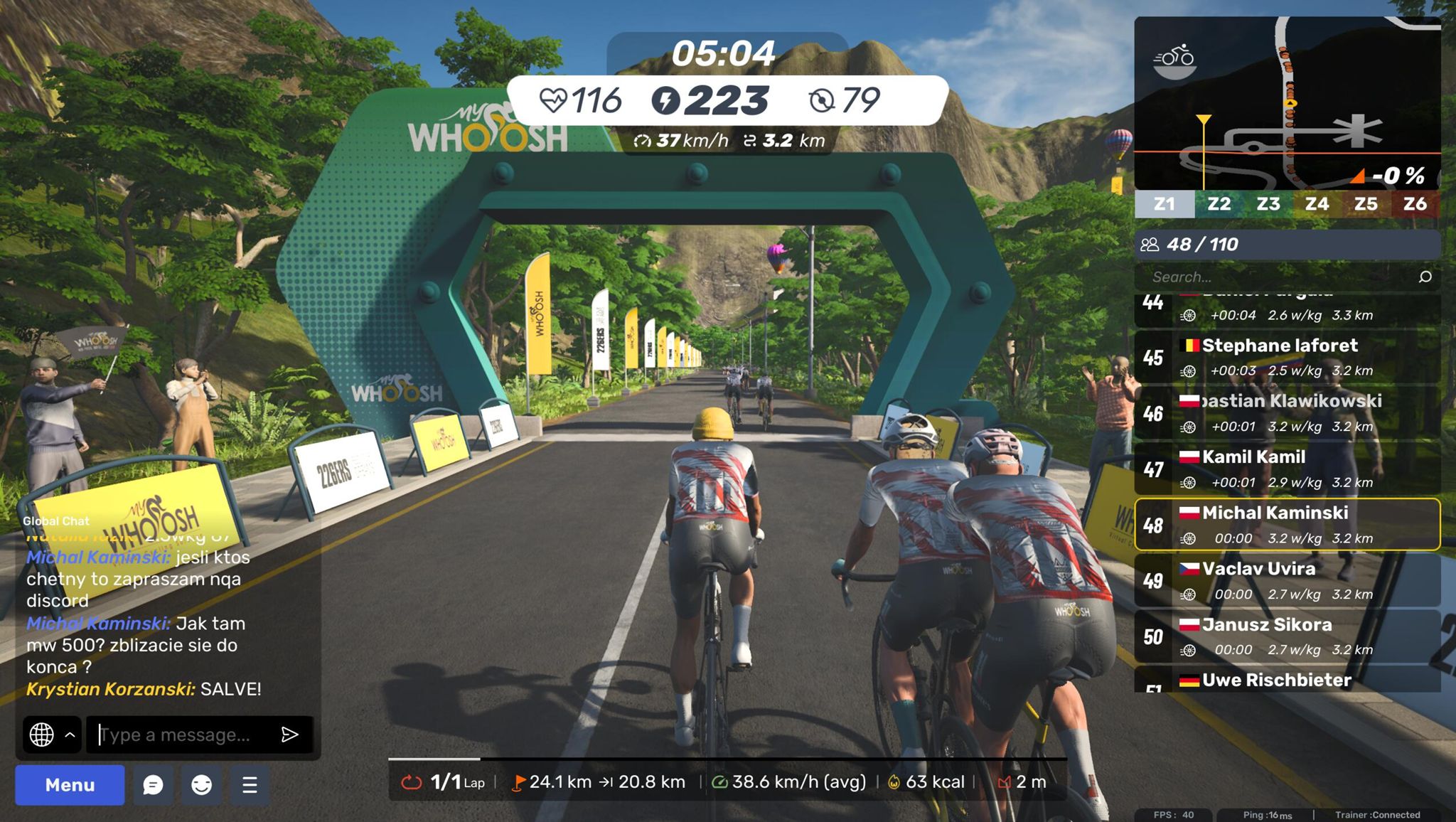Open the smiley emote picker
The width and height of the screenshot is (1456, 822).
point(201,785)
